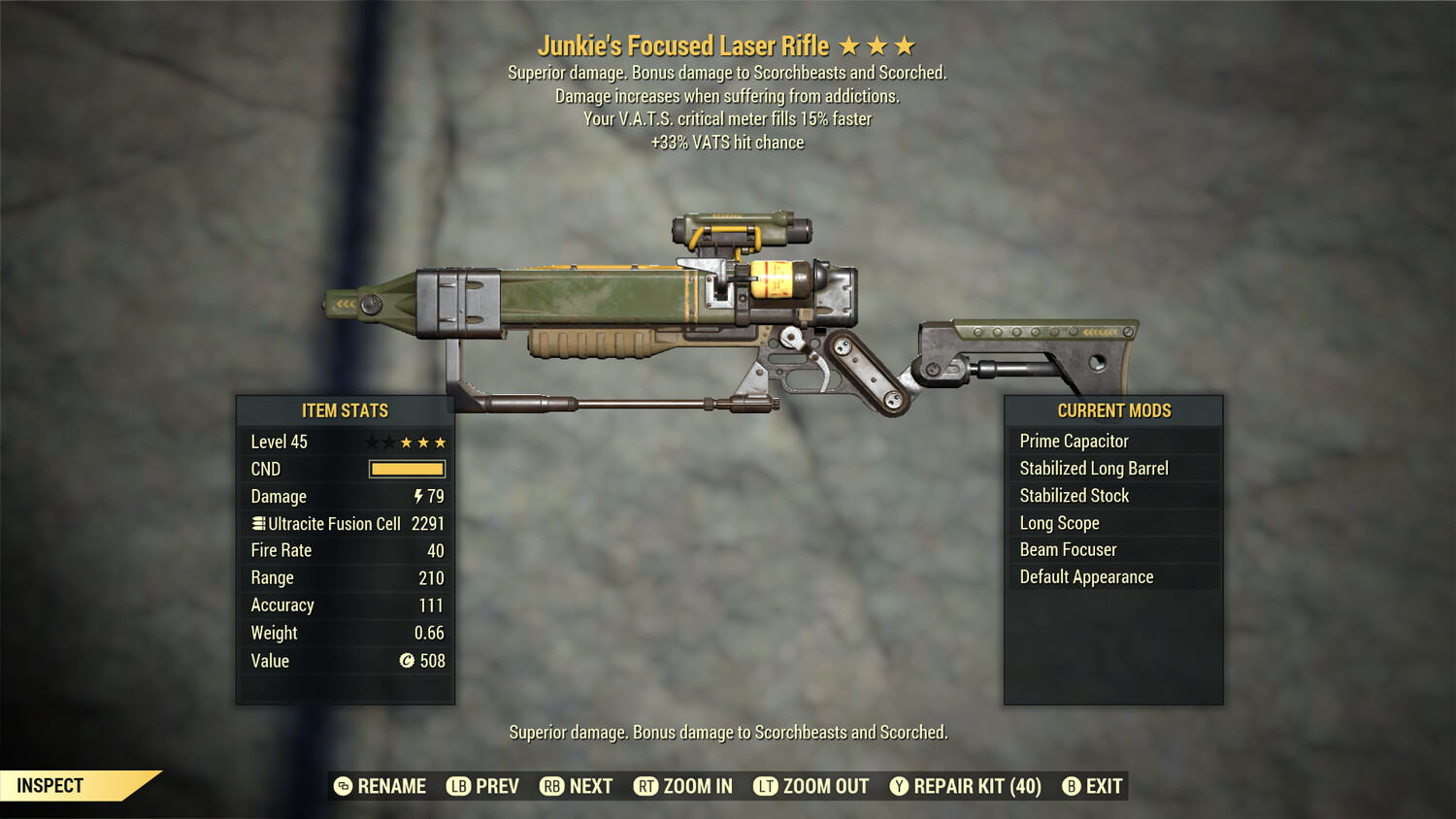Open the Long Scope mod entry

tap(1058, 523)
